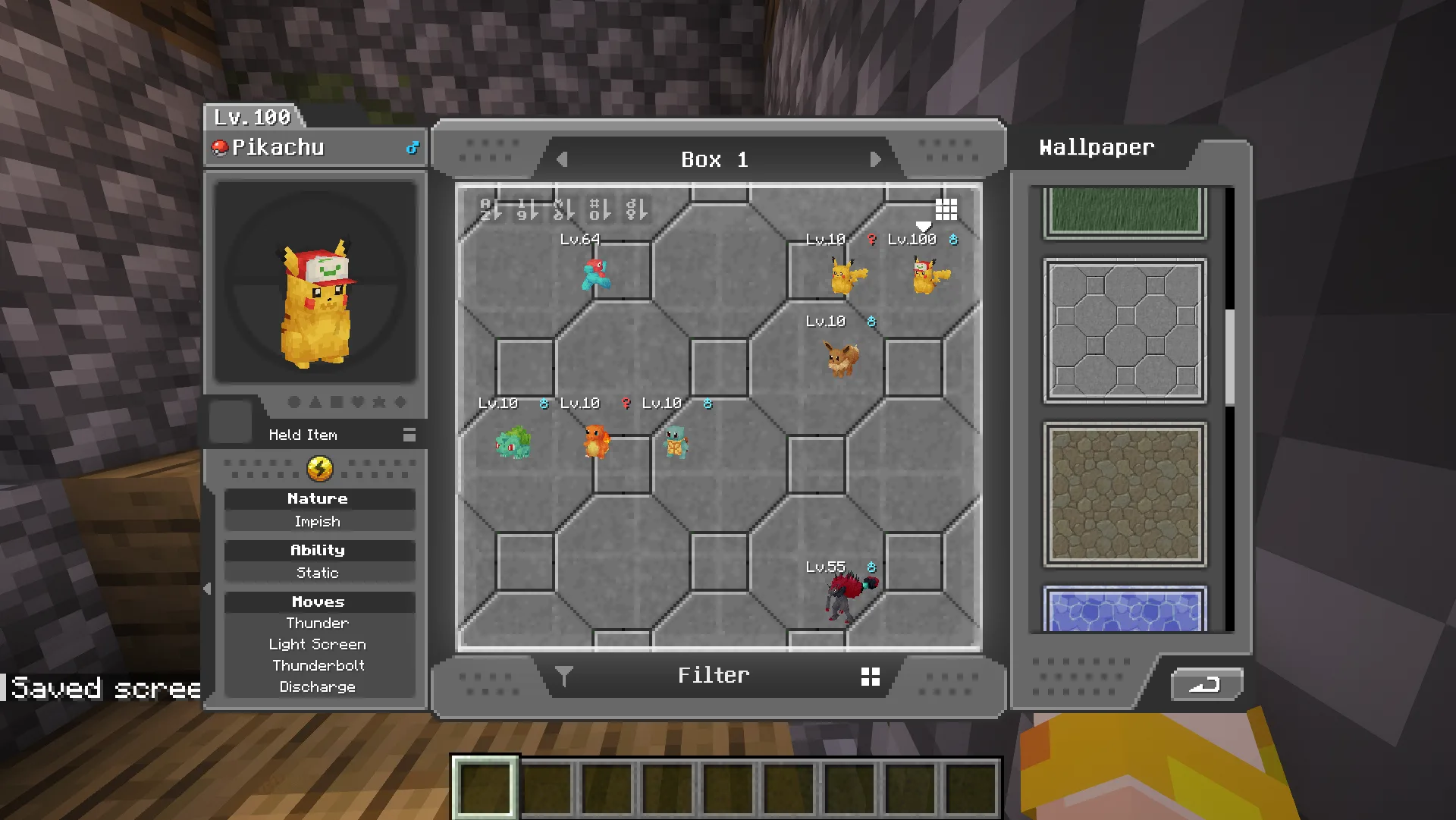
Task: Open the Held Item list icon
Action: 409,435
